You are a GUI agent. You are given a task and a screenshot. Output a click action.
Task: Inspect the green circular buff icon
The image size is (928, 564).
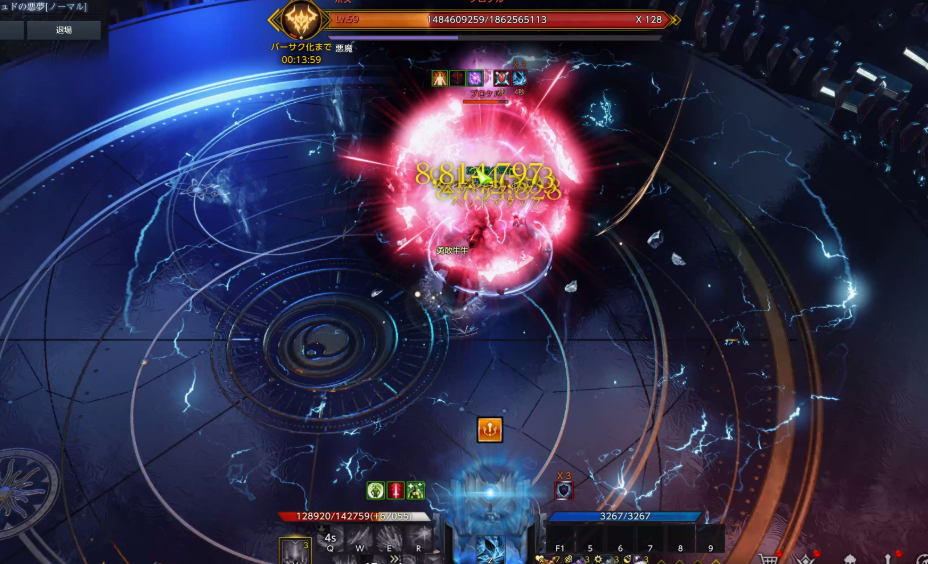point(376,490)
